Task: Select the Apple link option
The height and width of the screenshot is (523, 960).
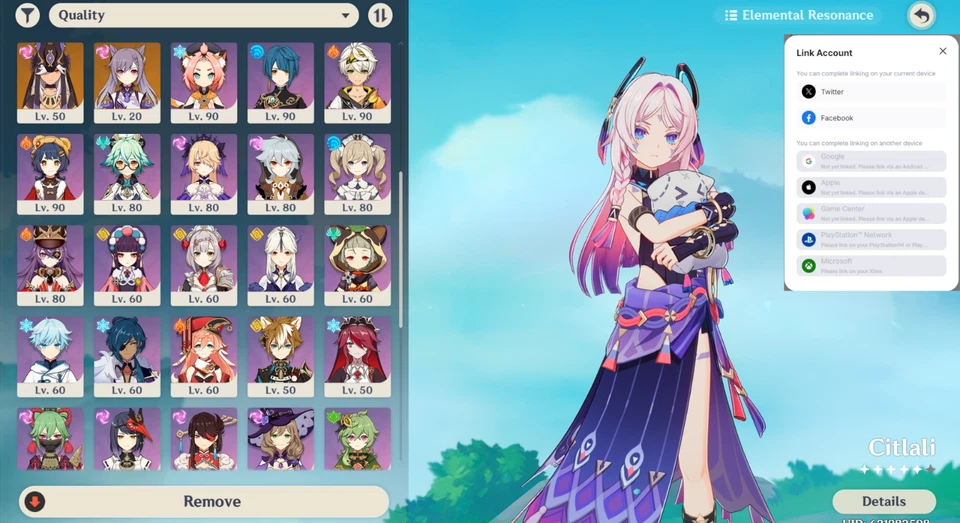Action: [871, 187]
